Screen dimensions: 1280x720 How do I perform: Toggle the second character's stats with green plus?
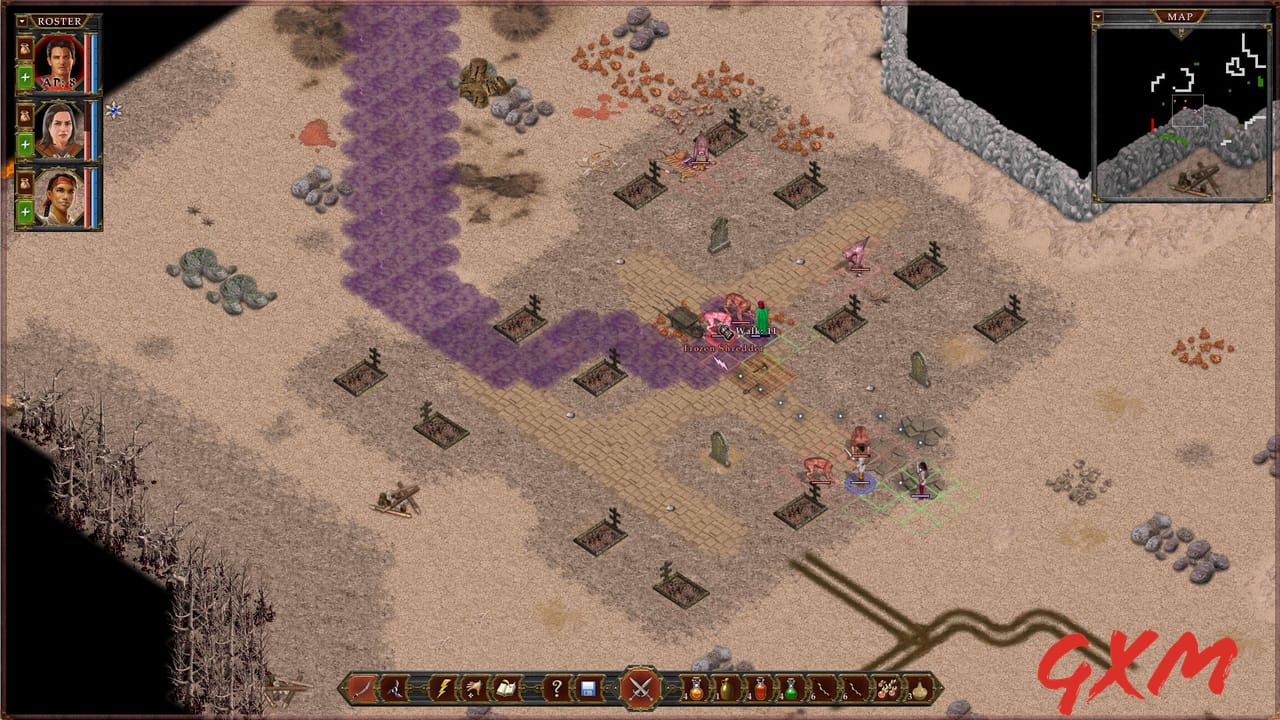(x=23, y=142)
